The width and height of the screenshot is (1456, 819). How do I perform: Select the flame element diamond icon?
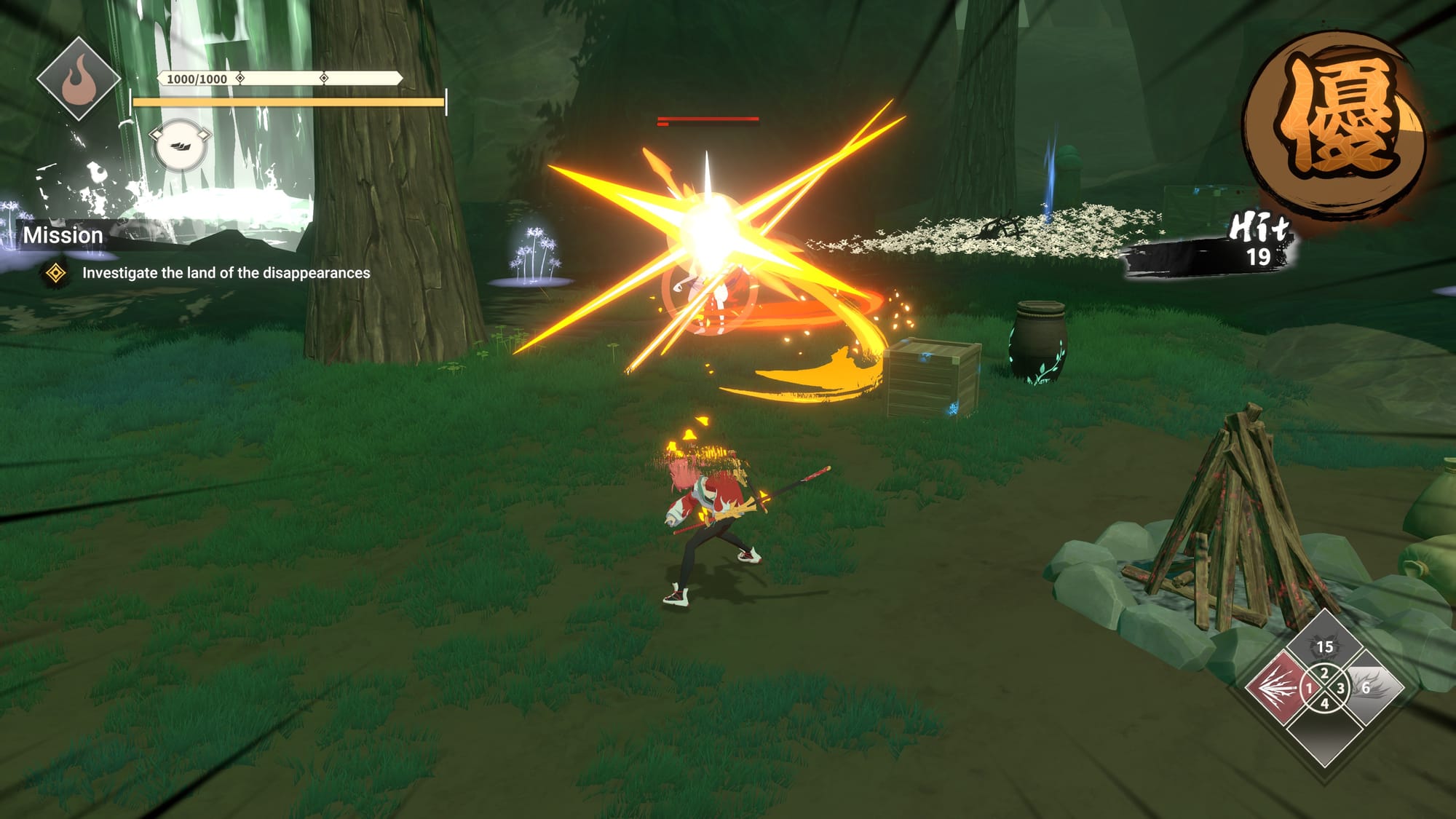click(x=79, y=79)
